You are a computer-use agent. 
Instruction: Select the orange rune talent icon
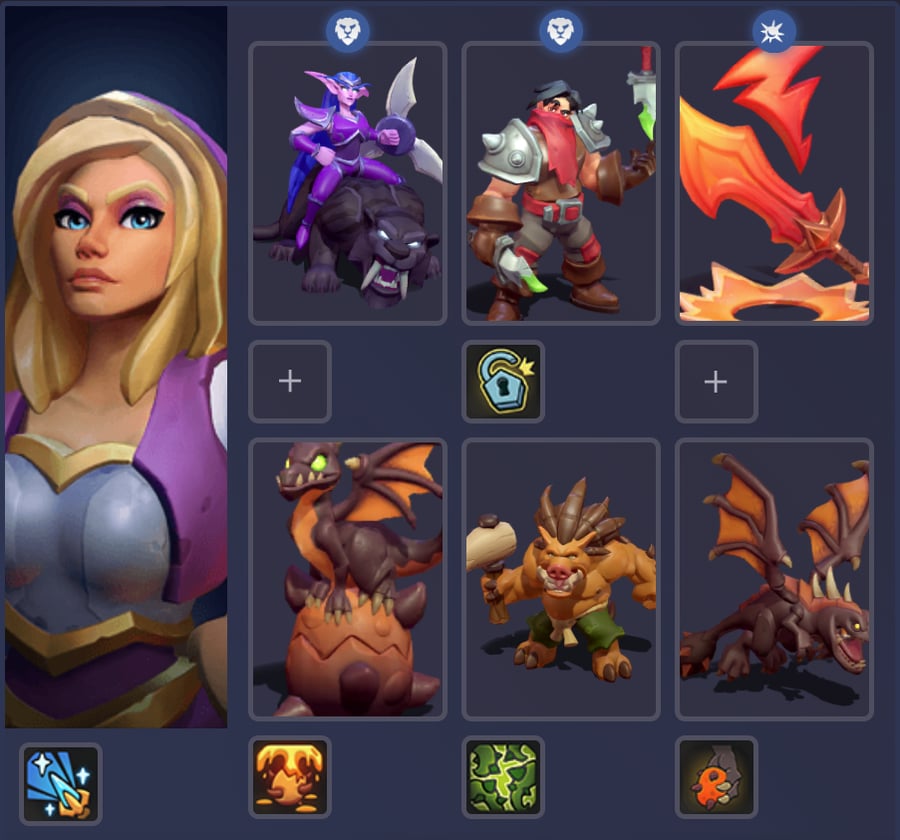pyautogui.click(x=716, y=777)
